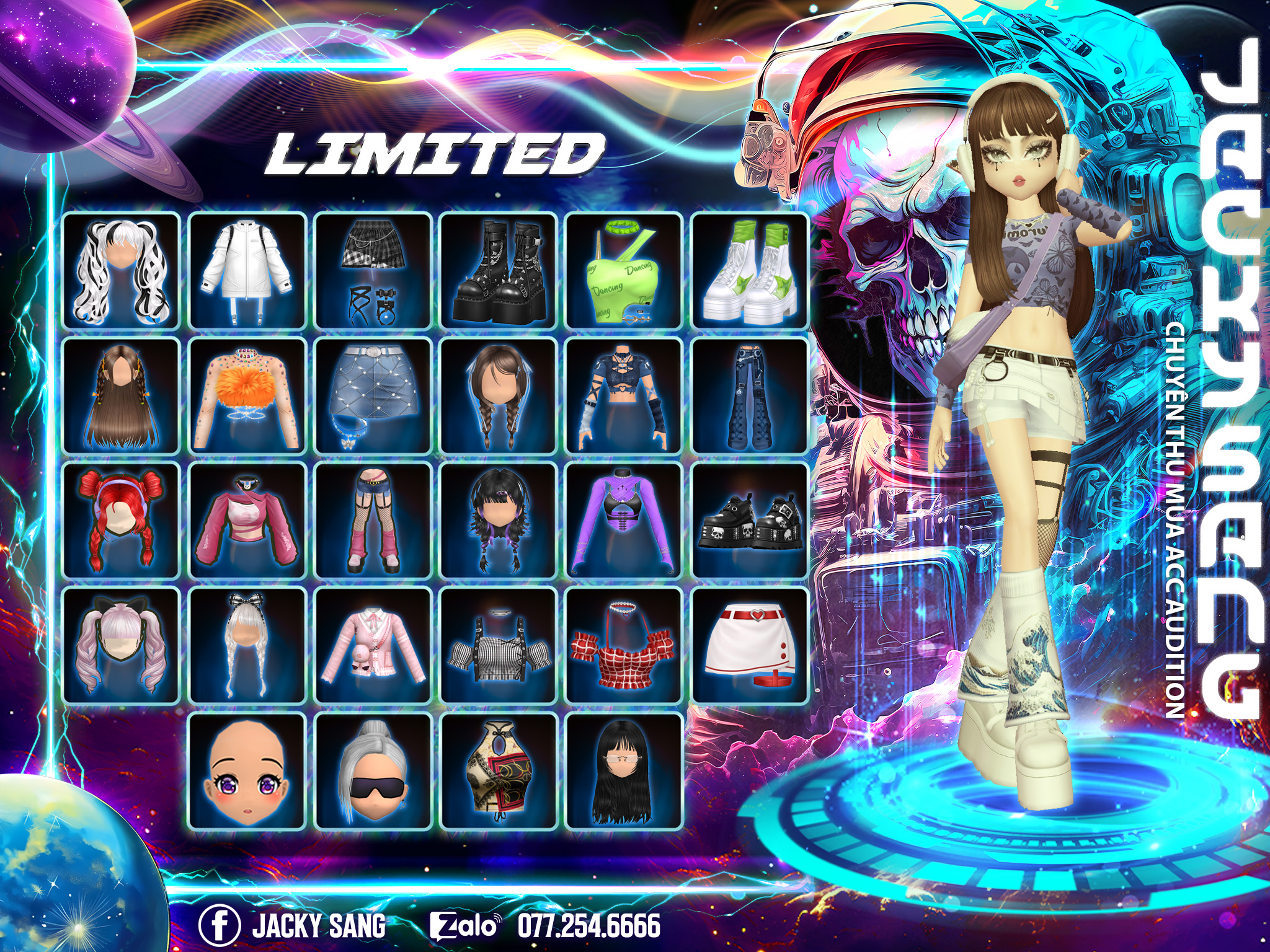1270x952 pixels.
Task: Select the white skirt with red belt
Action: pyautogui.click(x=750, y=646)
